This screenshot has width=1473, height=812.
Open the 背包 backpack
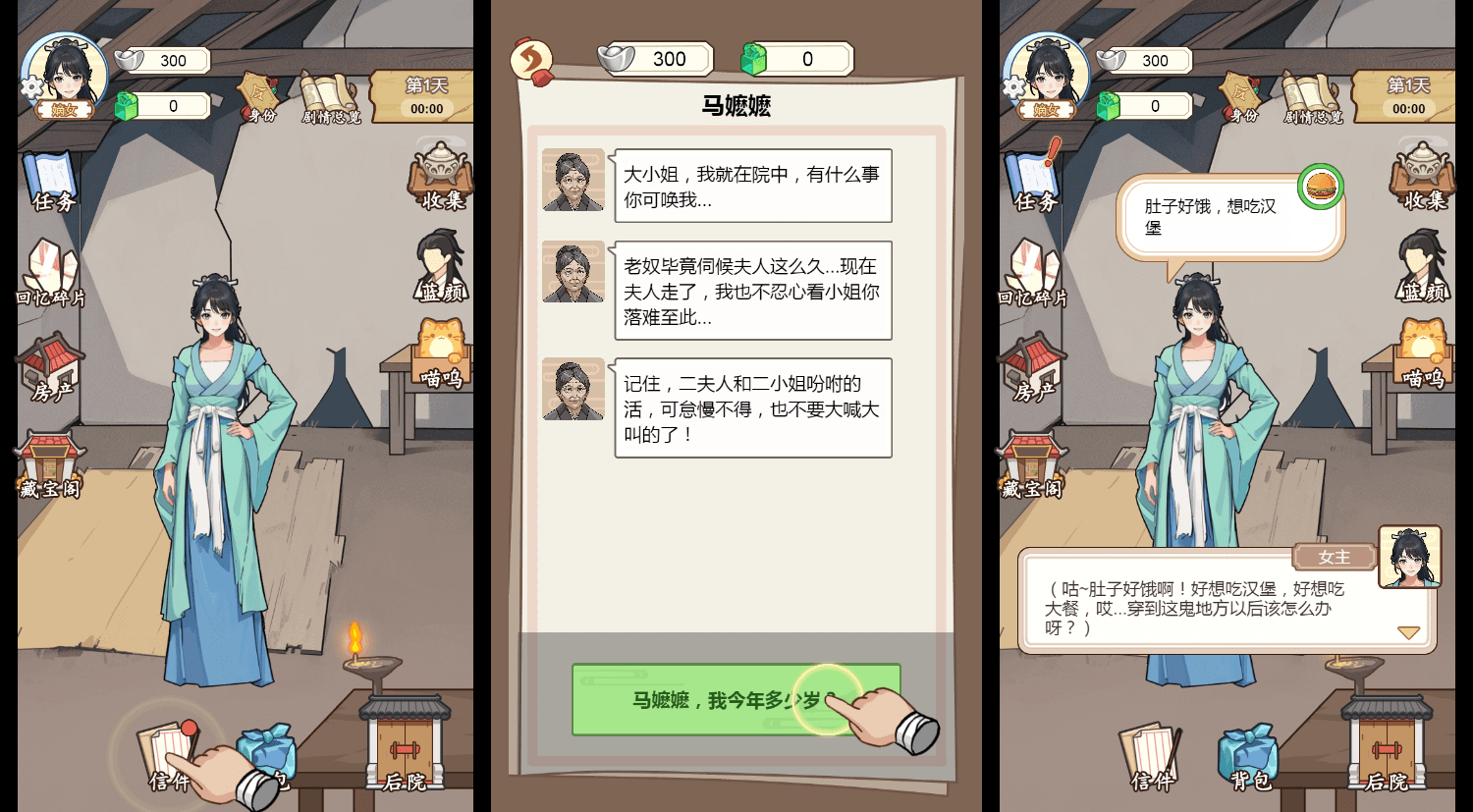pyautogui.click(x=265, y=754)
